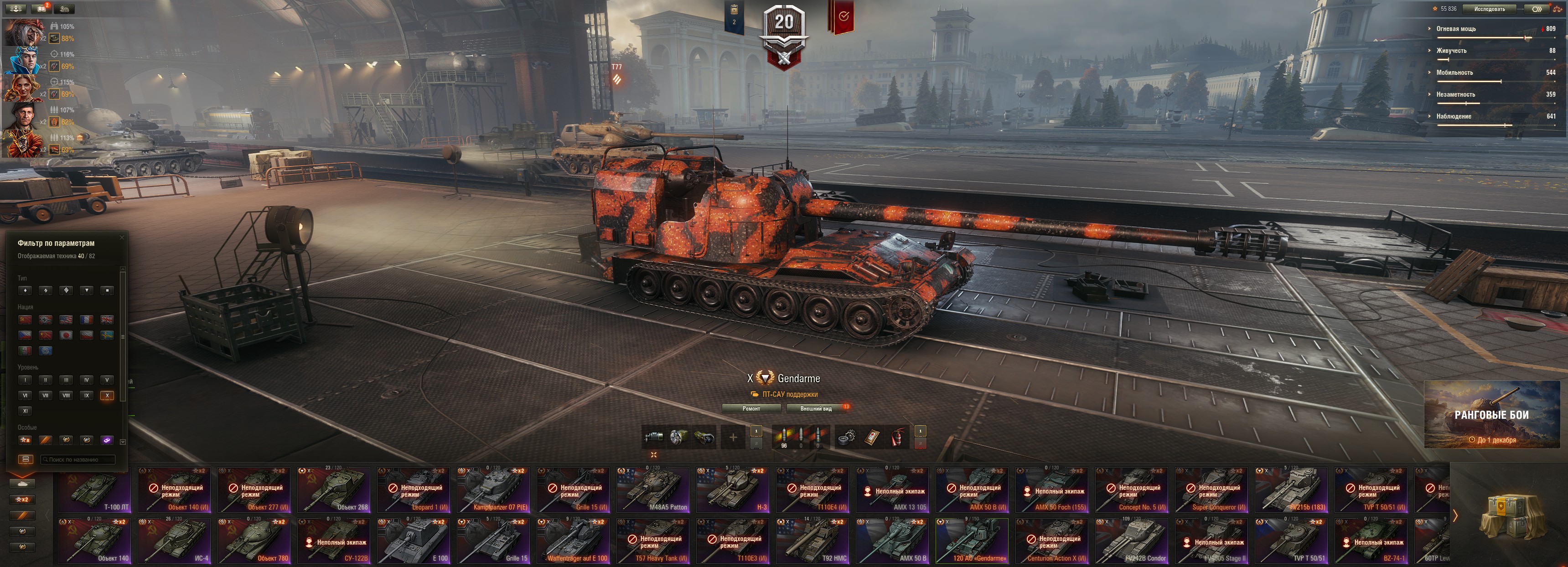Expand the Огневая мощь firepower stat
1568x567 pixels.
pyautogui.click(x=1457, y=29)
